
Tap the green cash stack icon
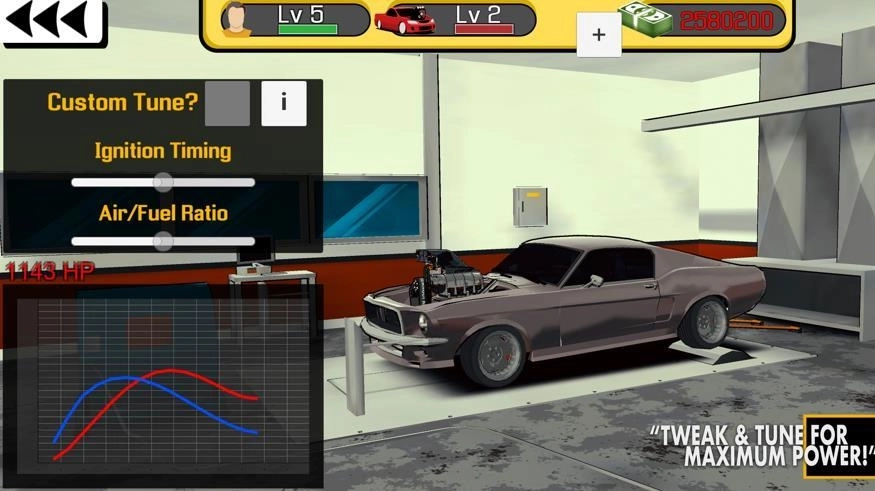coord(644,19)
